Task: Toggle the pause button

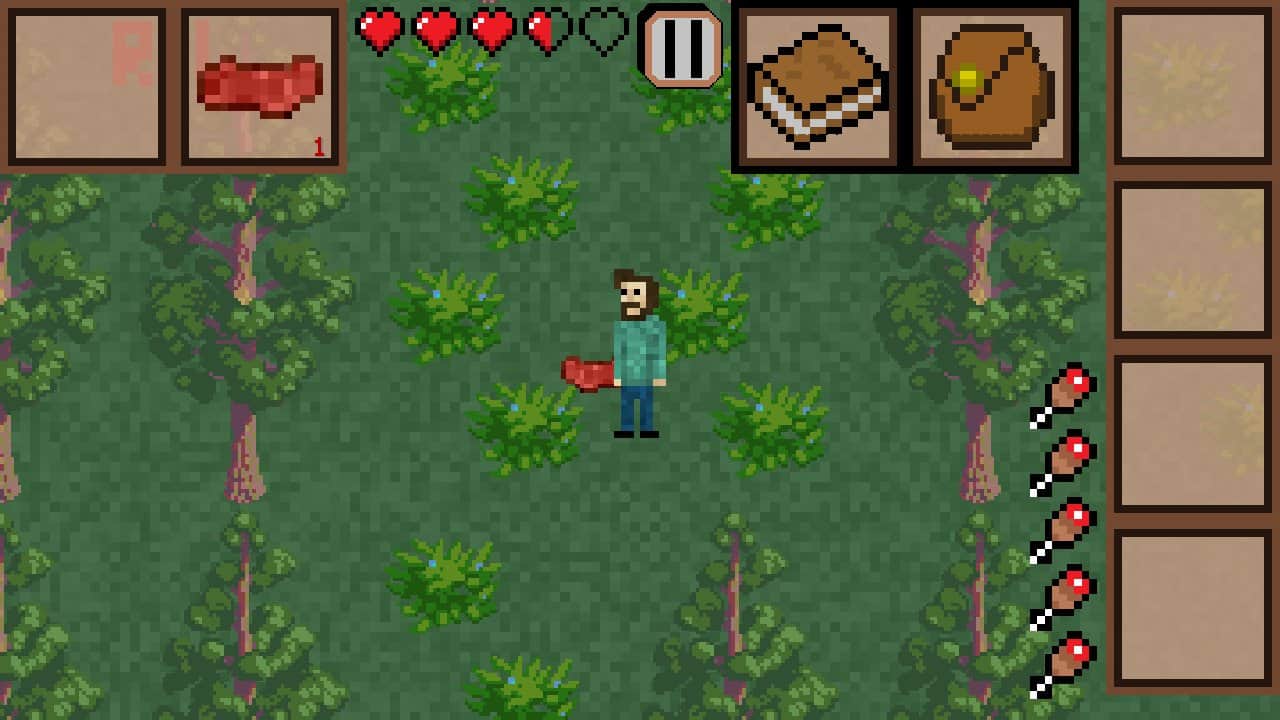Action: (x=680, y=48)
